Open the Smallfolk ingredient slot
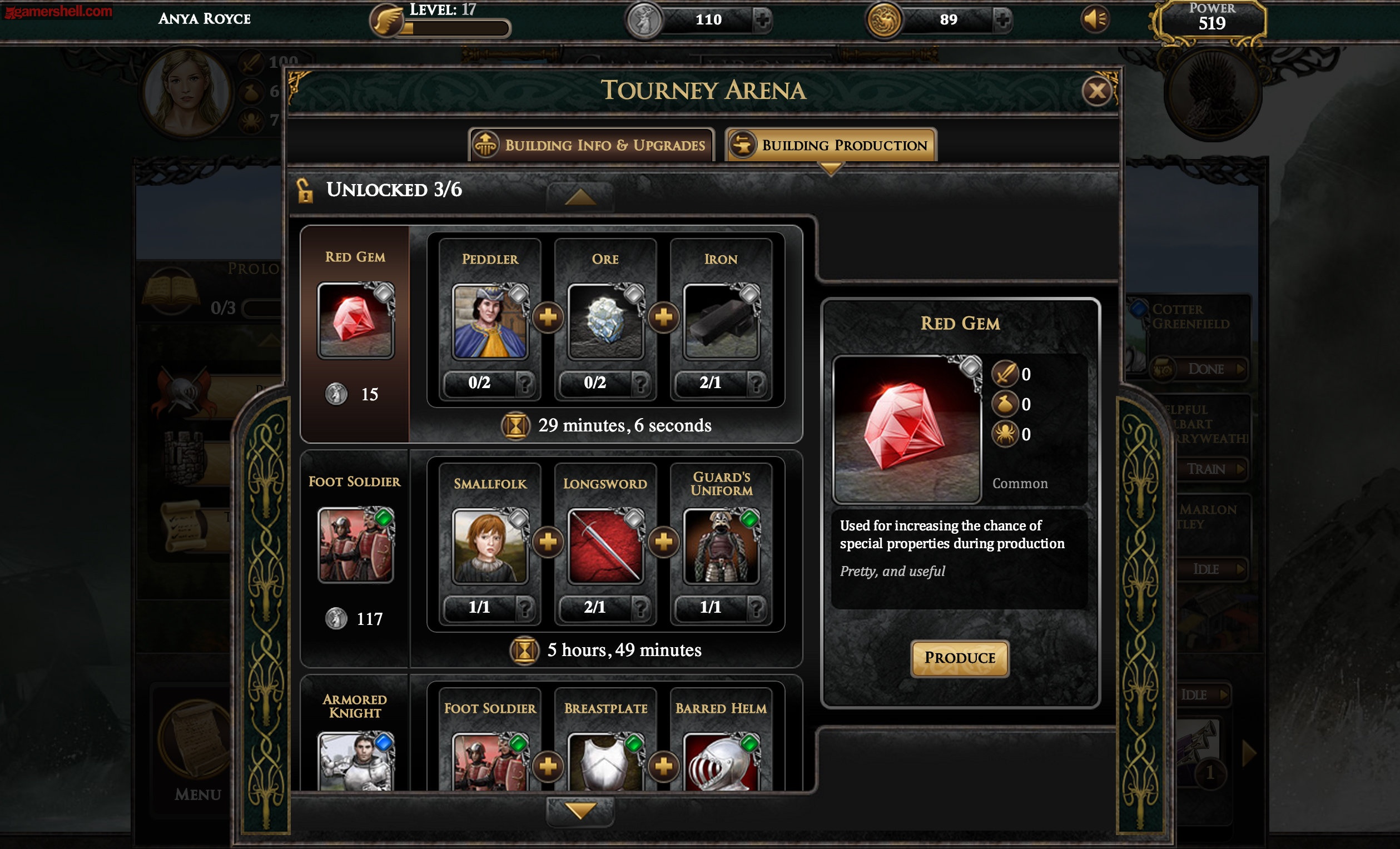This screenshot has width=1400, height=849. click(490, 546)
